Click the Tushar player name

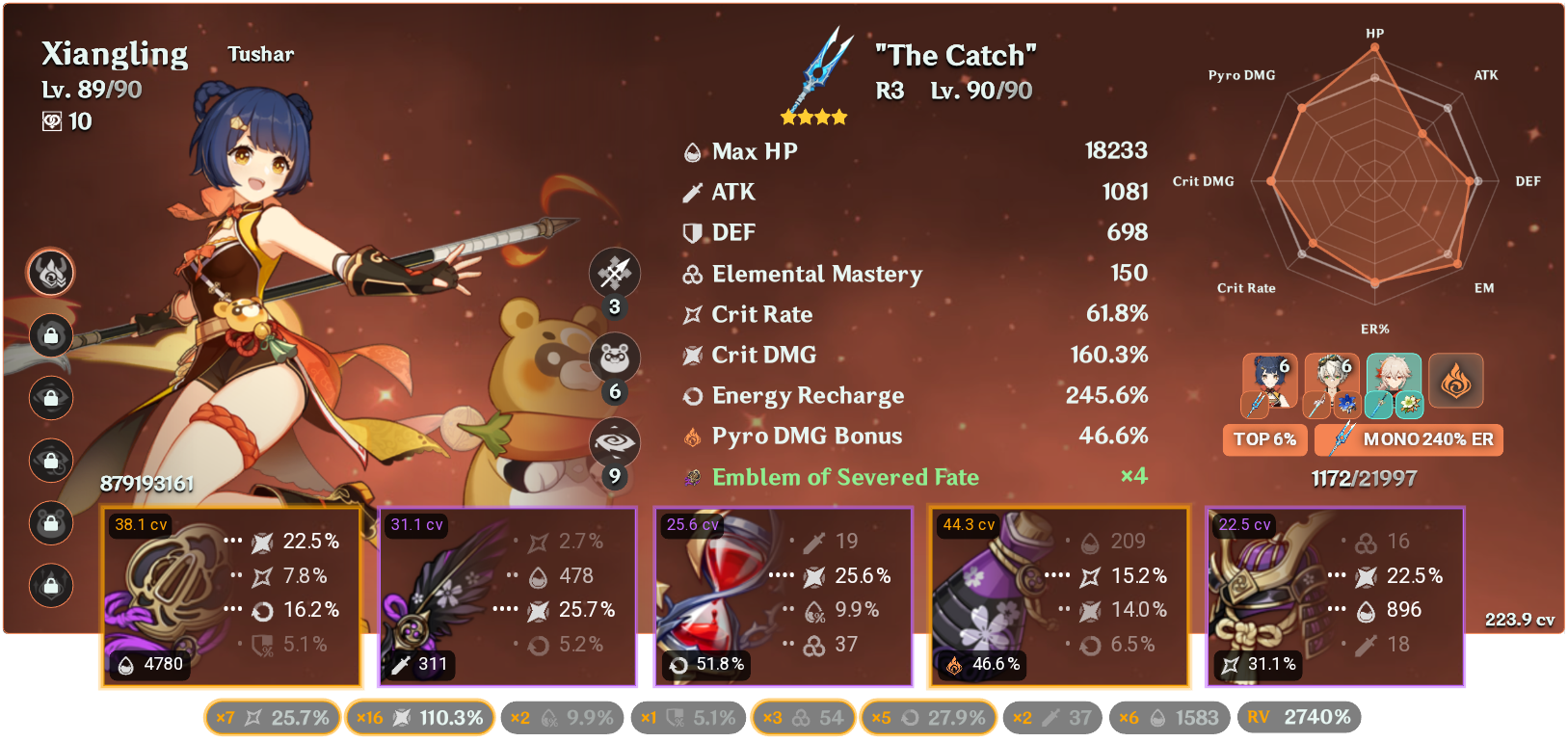(x=259, y=54)
